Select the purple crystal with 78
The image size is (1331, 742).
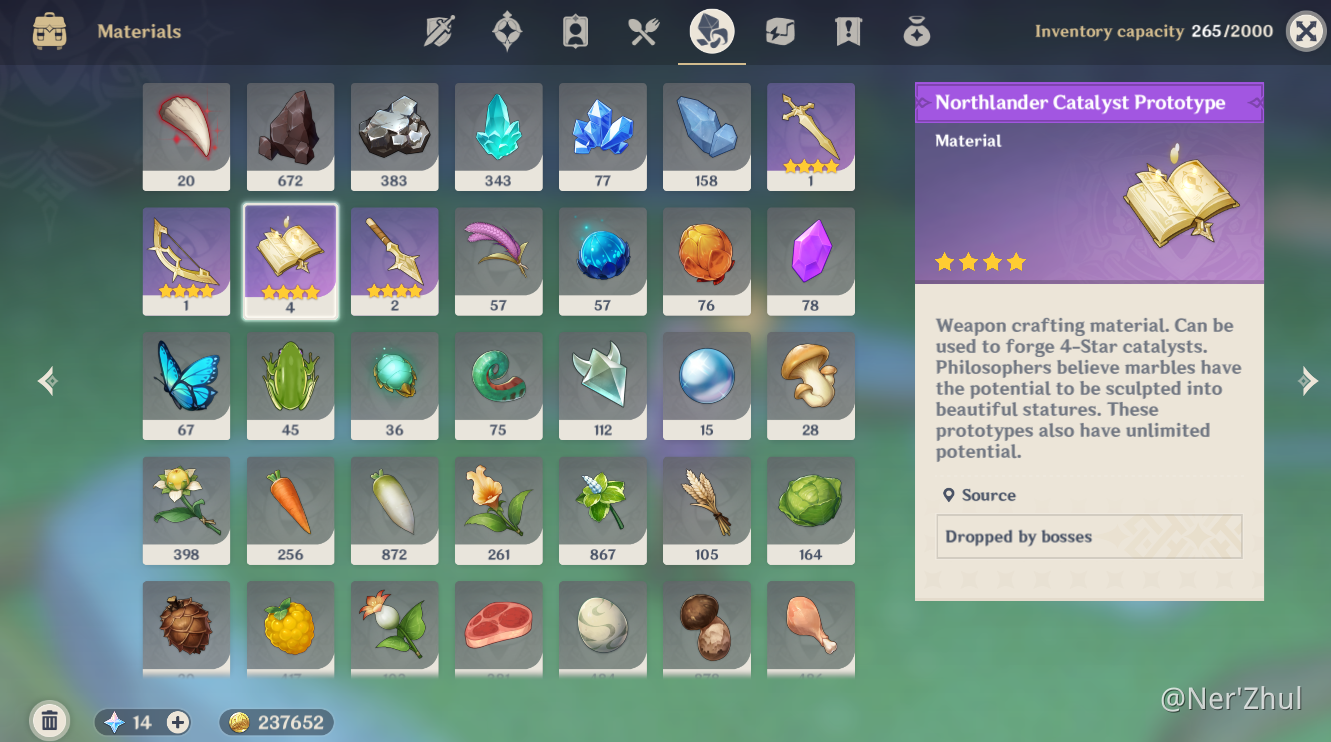[810, 261]
